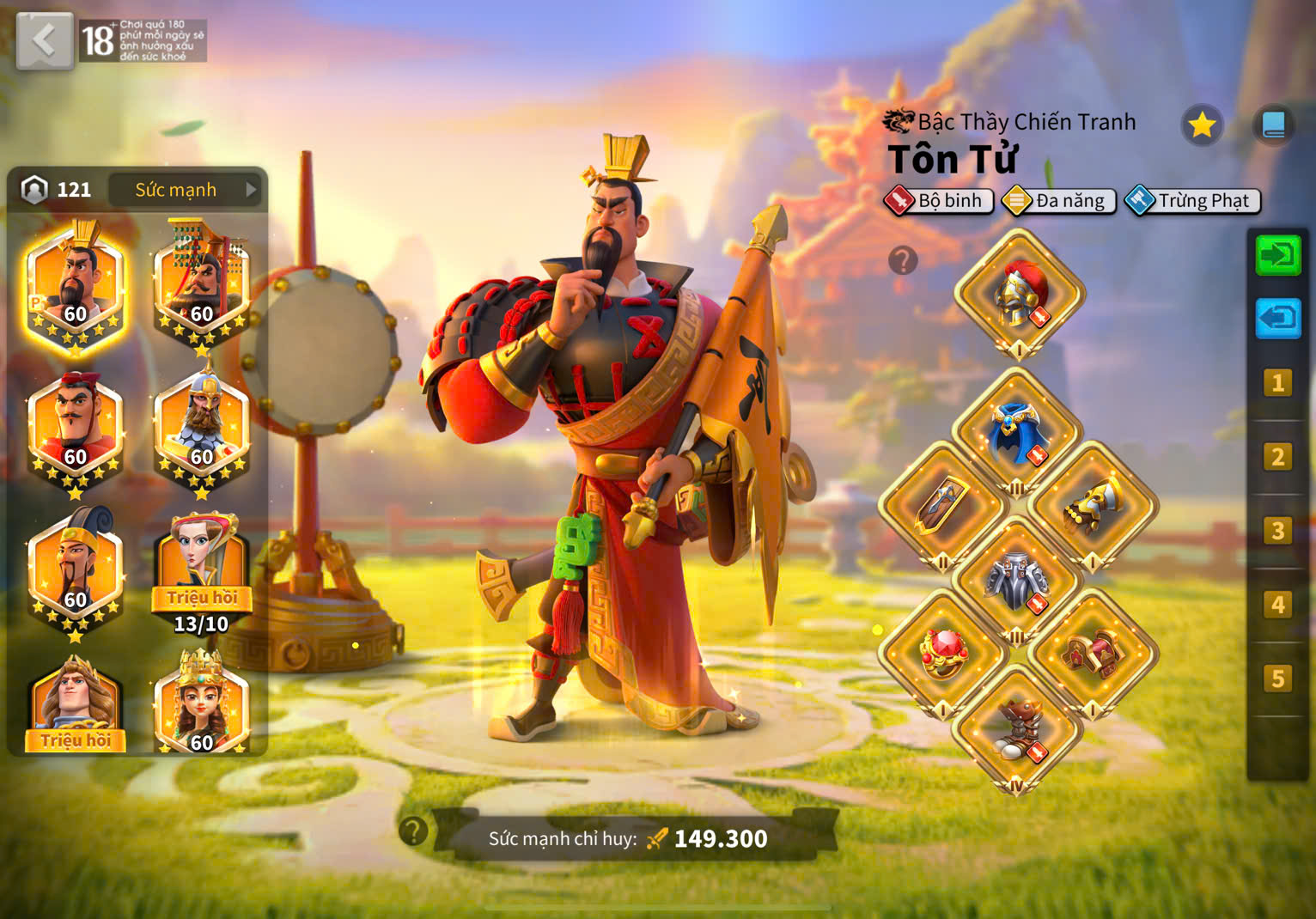Screen dimensions: 1316x919
Task: Click the green arrow equip button
Action: point(1278,256)
